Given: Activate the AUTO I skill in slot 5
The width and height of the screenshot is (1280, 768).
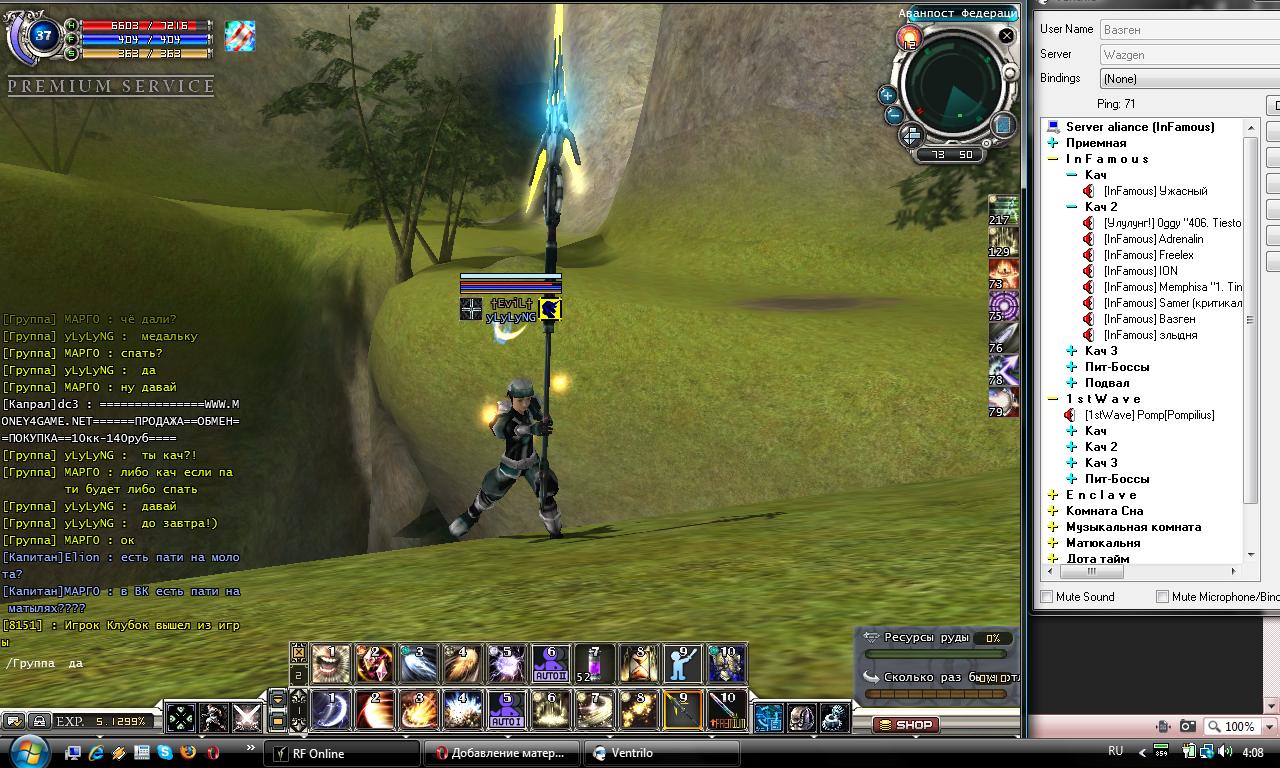Looking at the screenshot, I should coord(506,710).
